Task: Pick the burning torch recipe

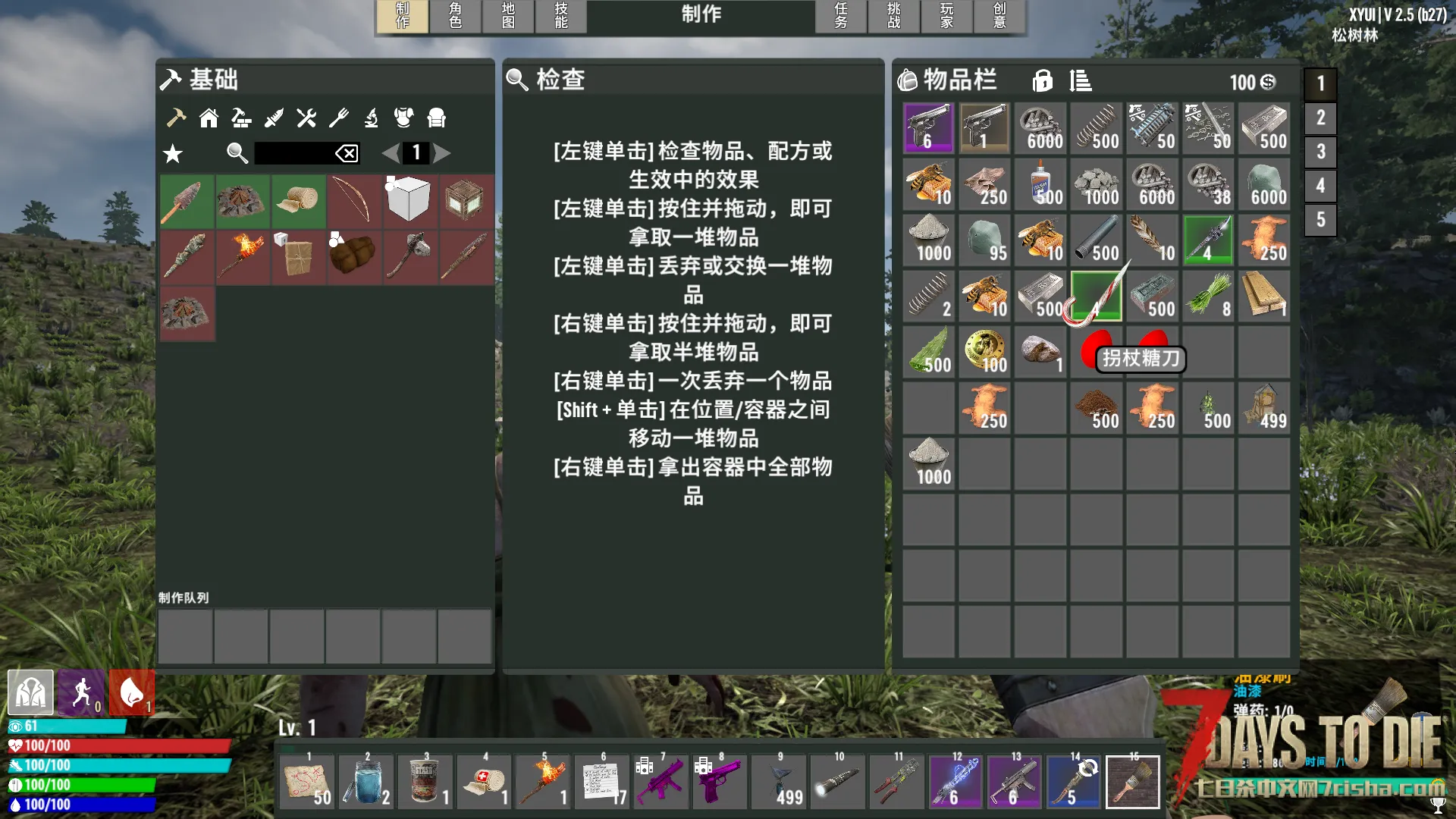Action: click(x=242, y=257)
